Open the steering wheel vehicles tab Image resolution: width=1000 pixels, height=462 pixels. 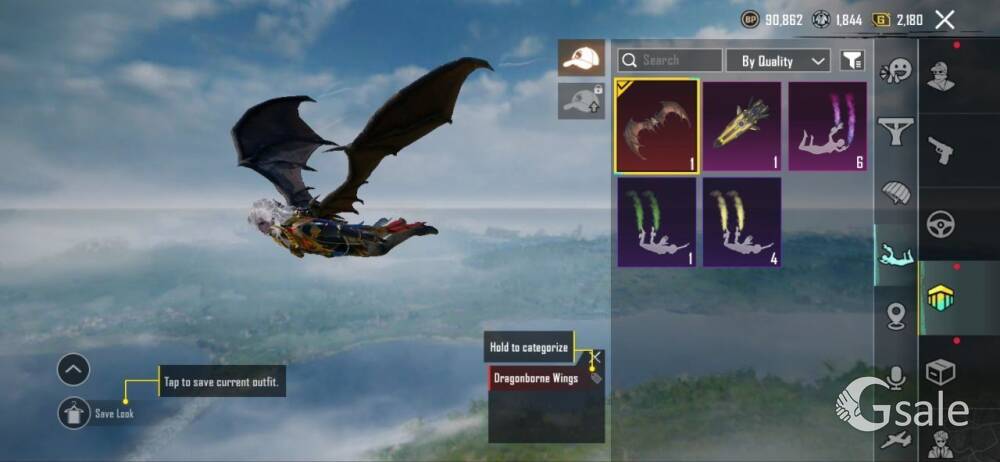pos(940,224)
